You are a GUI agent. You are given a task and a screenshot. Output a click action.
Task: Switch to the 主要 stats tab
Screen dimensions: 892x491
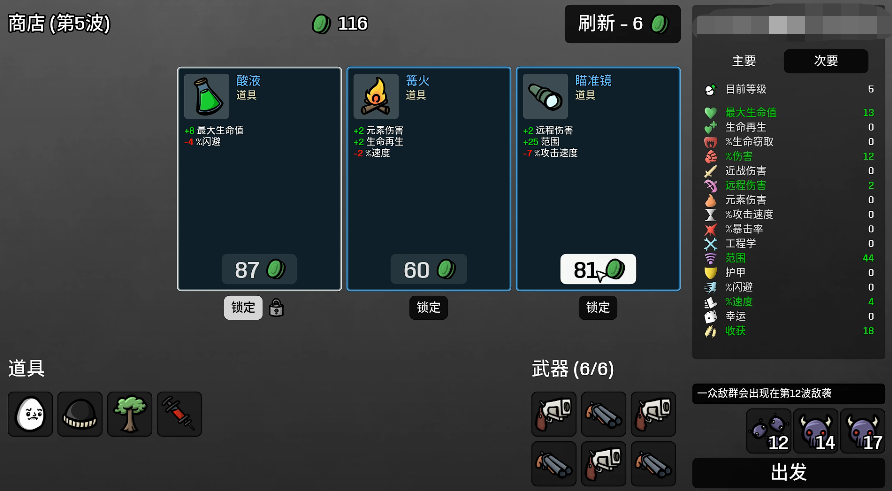744,61
